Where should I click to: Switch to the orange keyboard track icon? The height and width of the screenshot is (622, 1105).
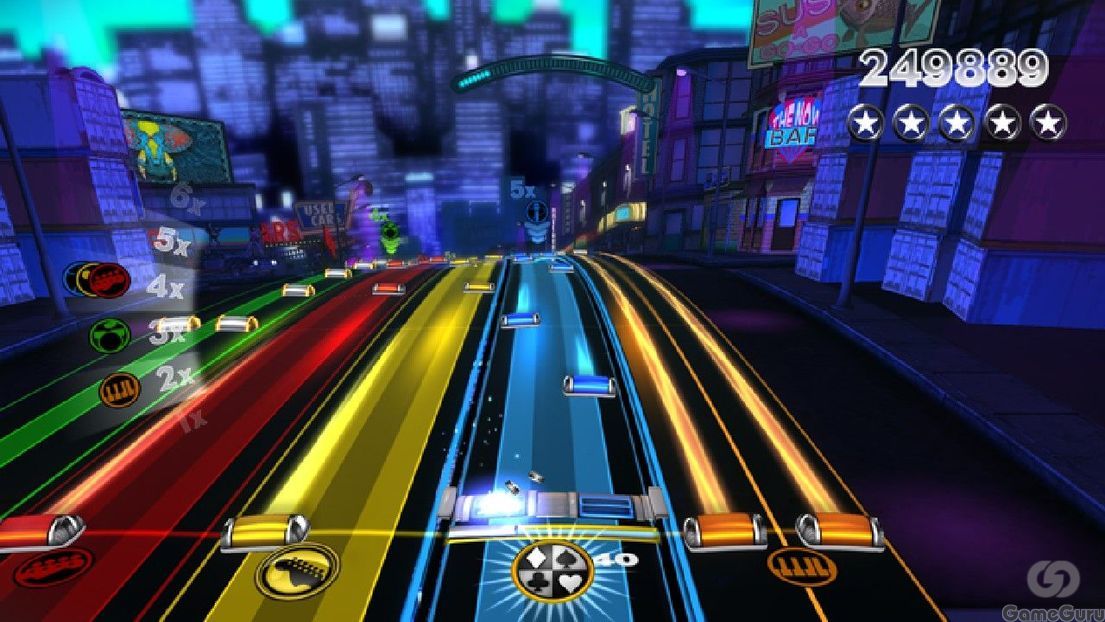801,565
